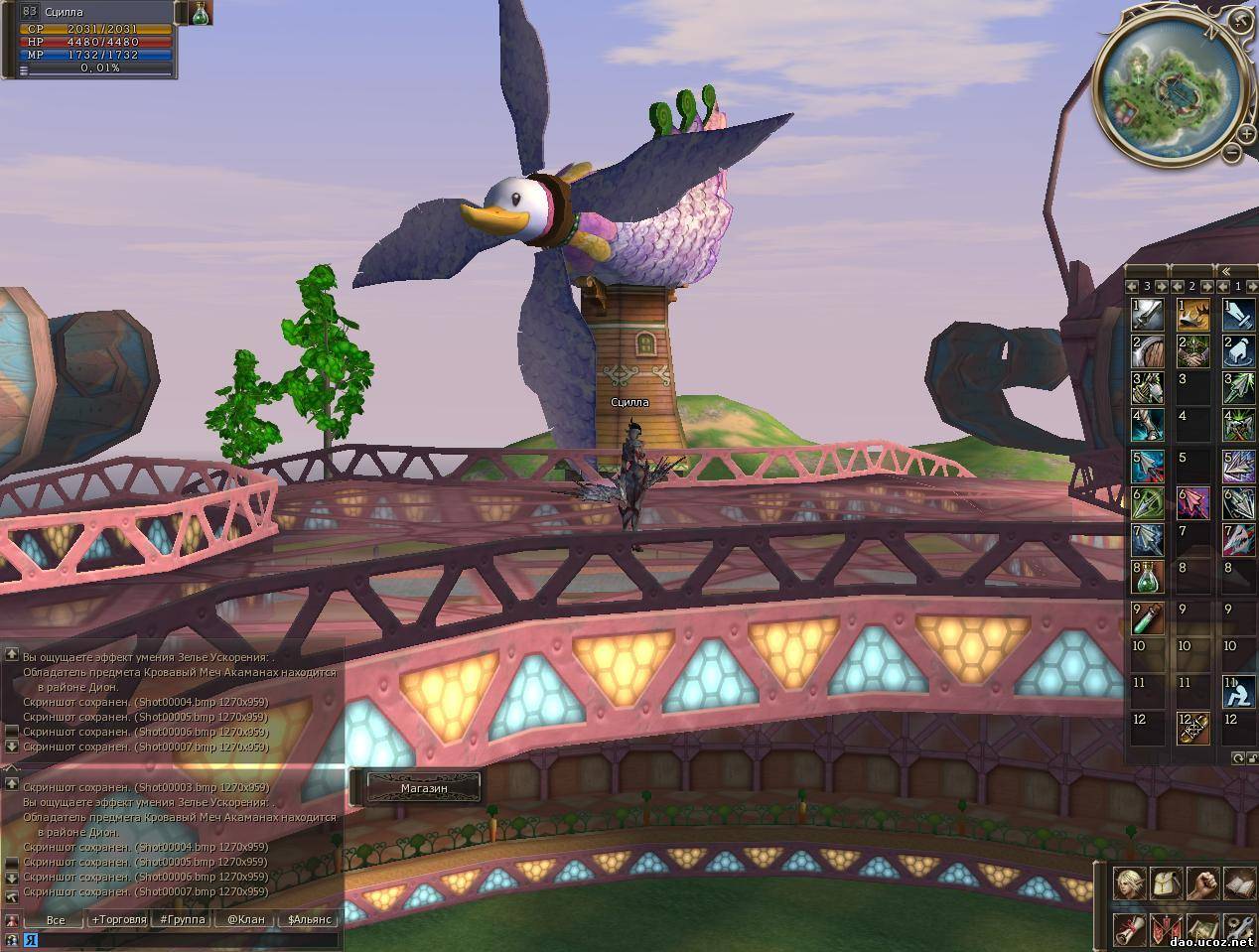Open the inventory backpack icon

tap(1166, 884)
